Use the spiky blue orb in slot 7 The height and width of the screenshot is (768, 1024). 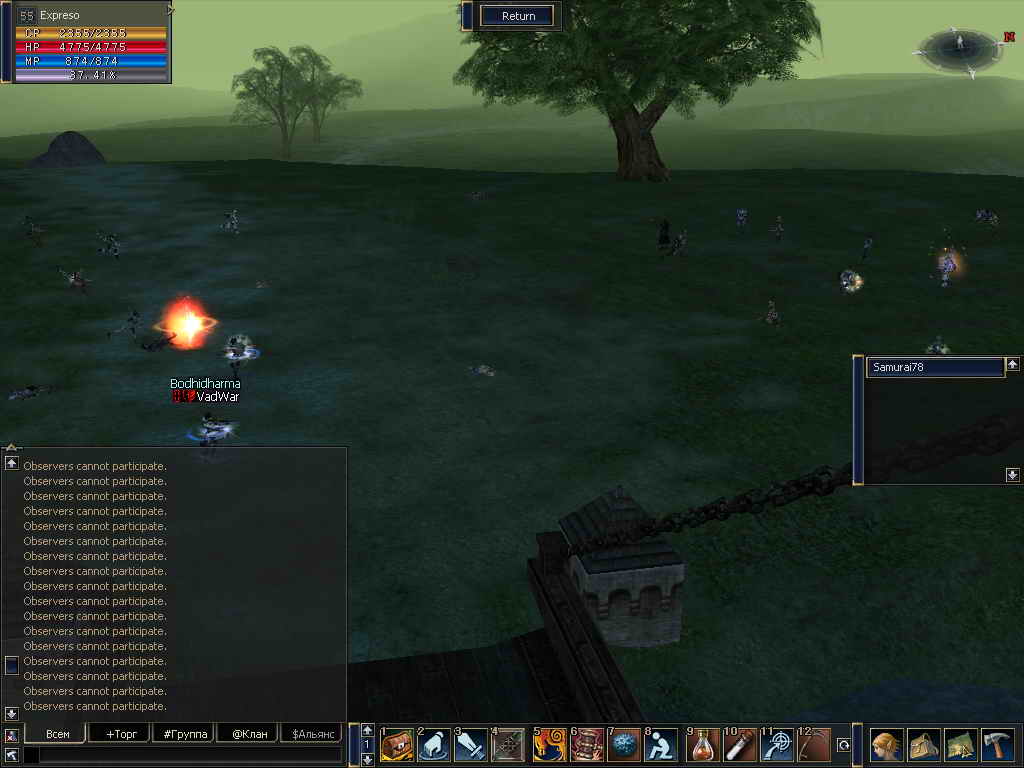tap(624, 745)
